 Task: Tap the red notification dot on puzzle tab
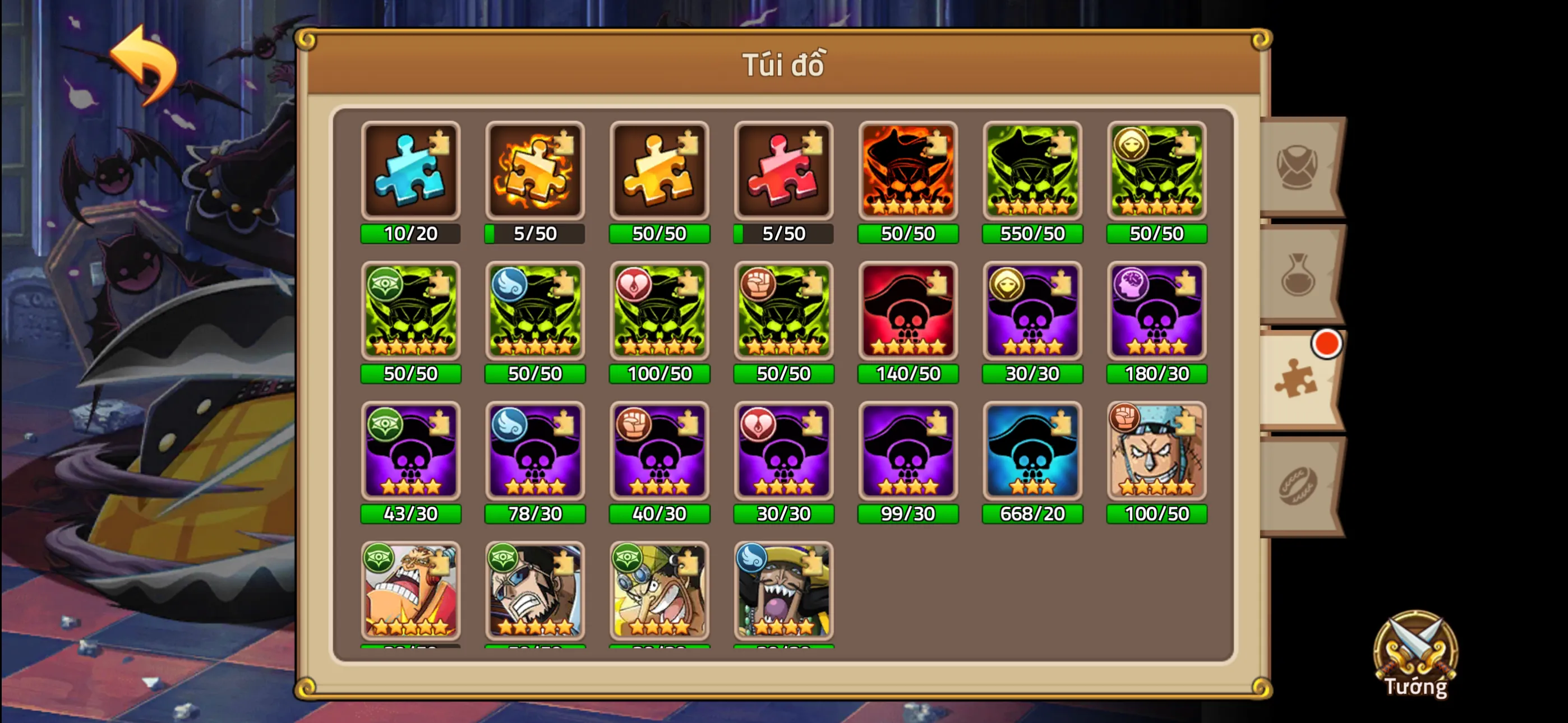tap(1327, 344)
